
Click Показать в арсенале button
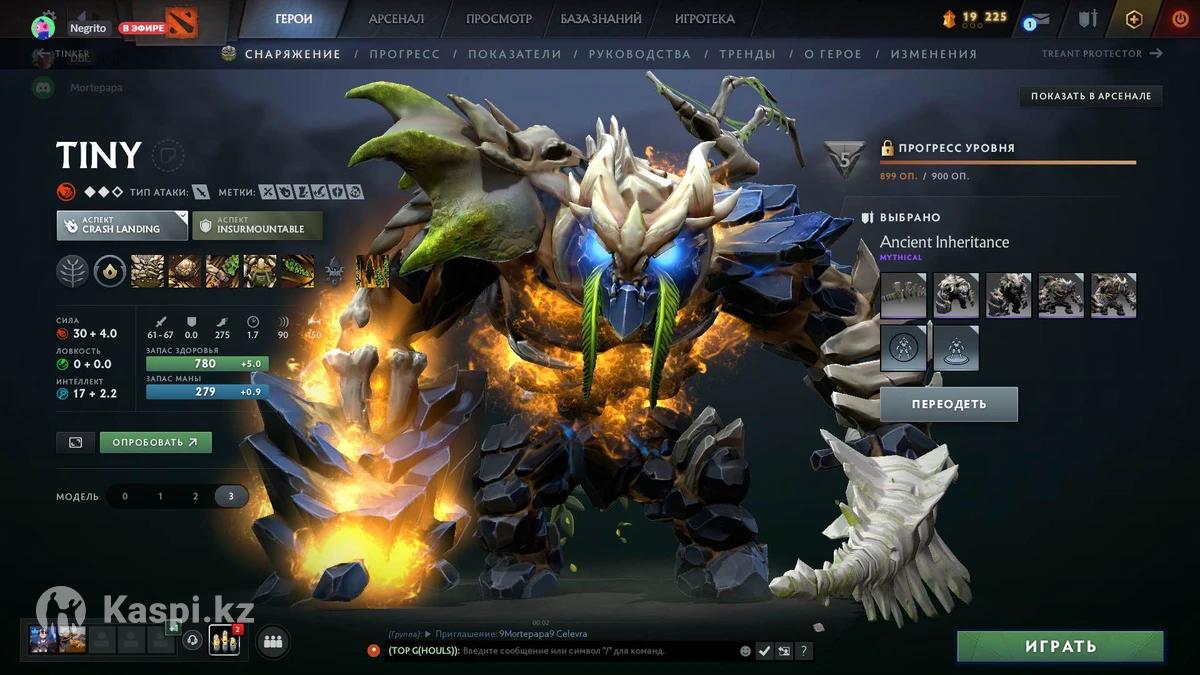point(1091,96)
